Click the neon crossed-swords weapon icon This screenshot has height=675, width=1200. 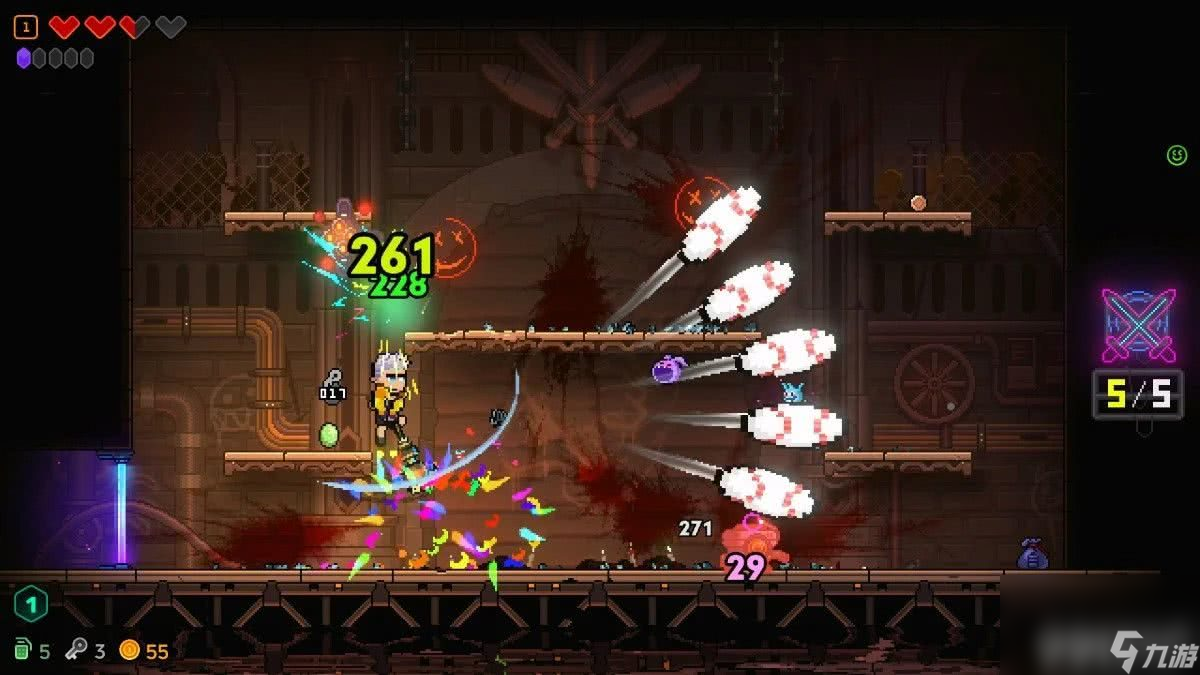(1138, 325)
